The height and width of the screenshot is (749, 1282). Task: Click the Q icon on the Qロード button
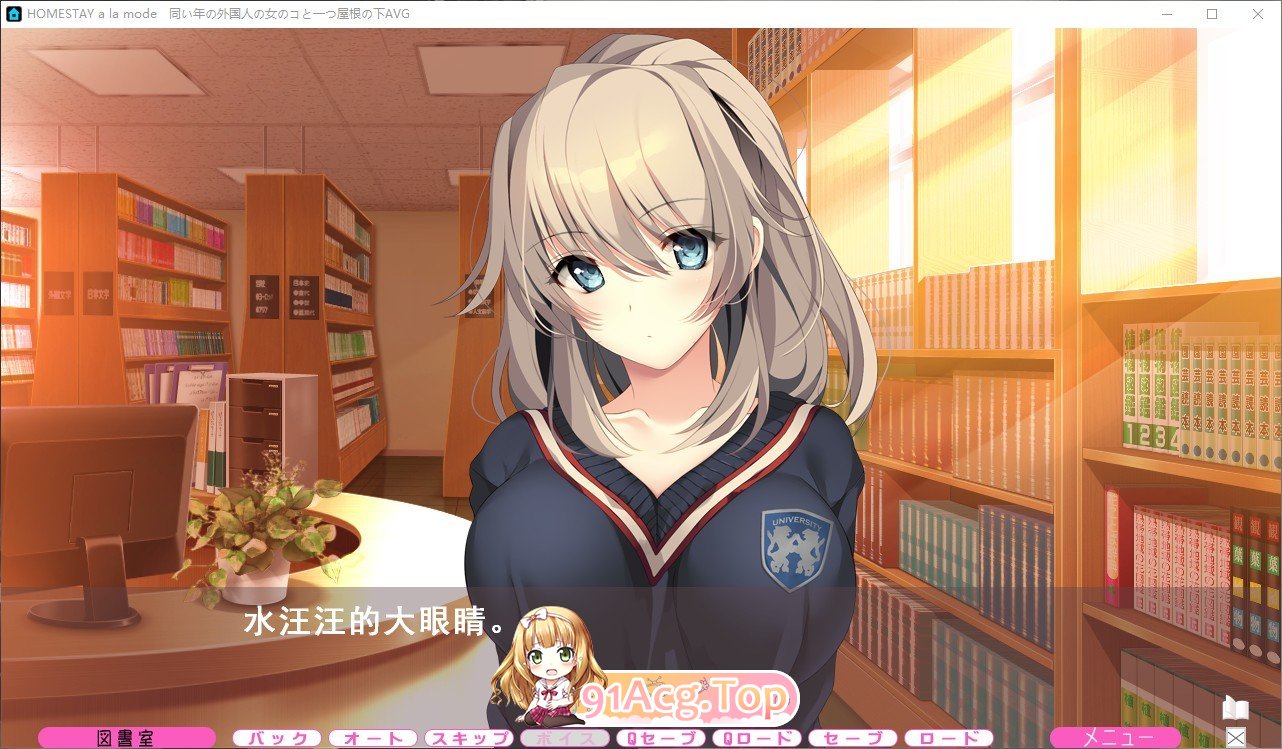[x=727, y=738]
